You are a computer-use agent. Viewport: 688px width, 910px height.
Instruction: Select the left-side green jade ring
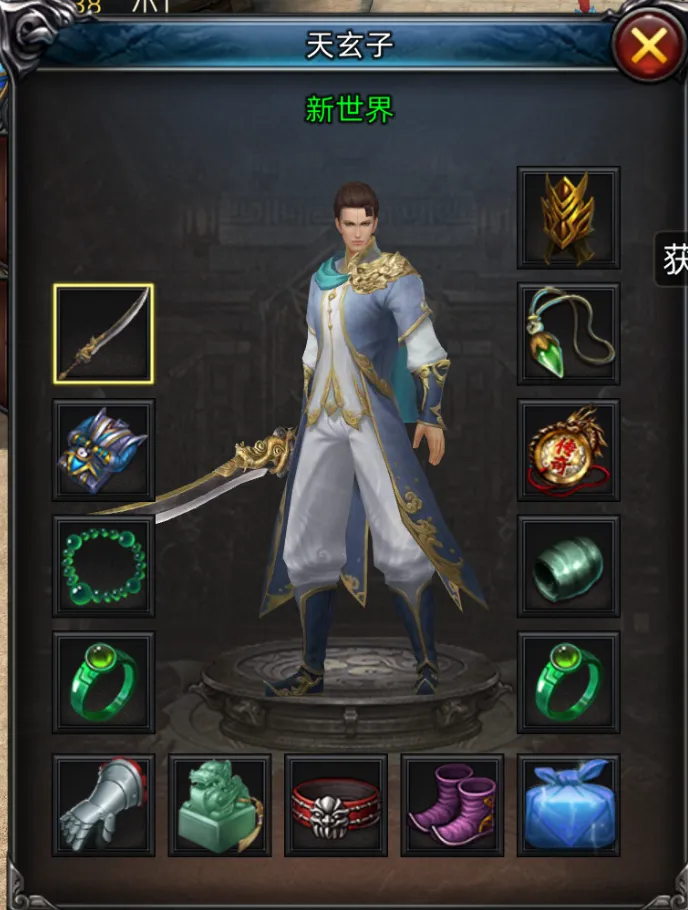click(103, 682)
